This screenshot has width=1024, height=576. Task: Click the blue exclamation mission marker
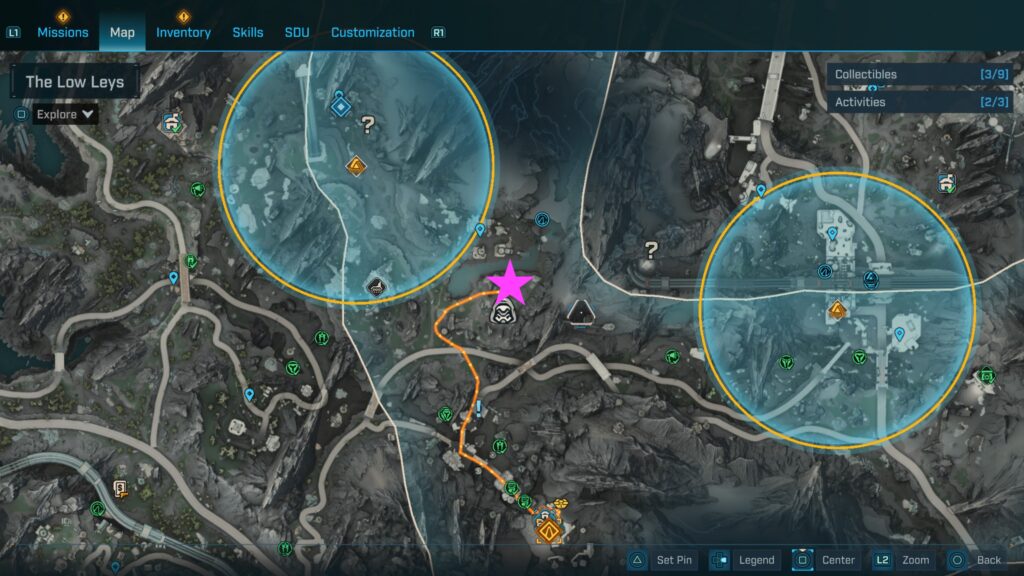[x=480, y=408]
